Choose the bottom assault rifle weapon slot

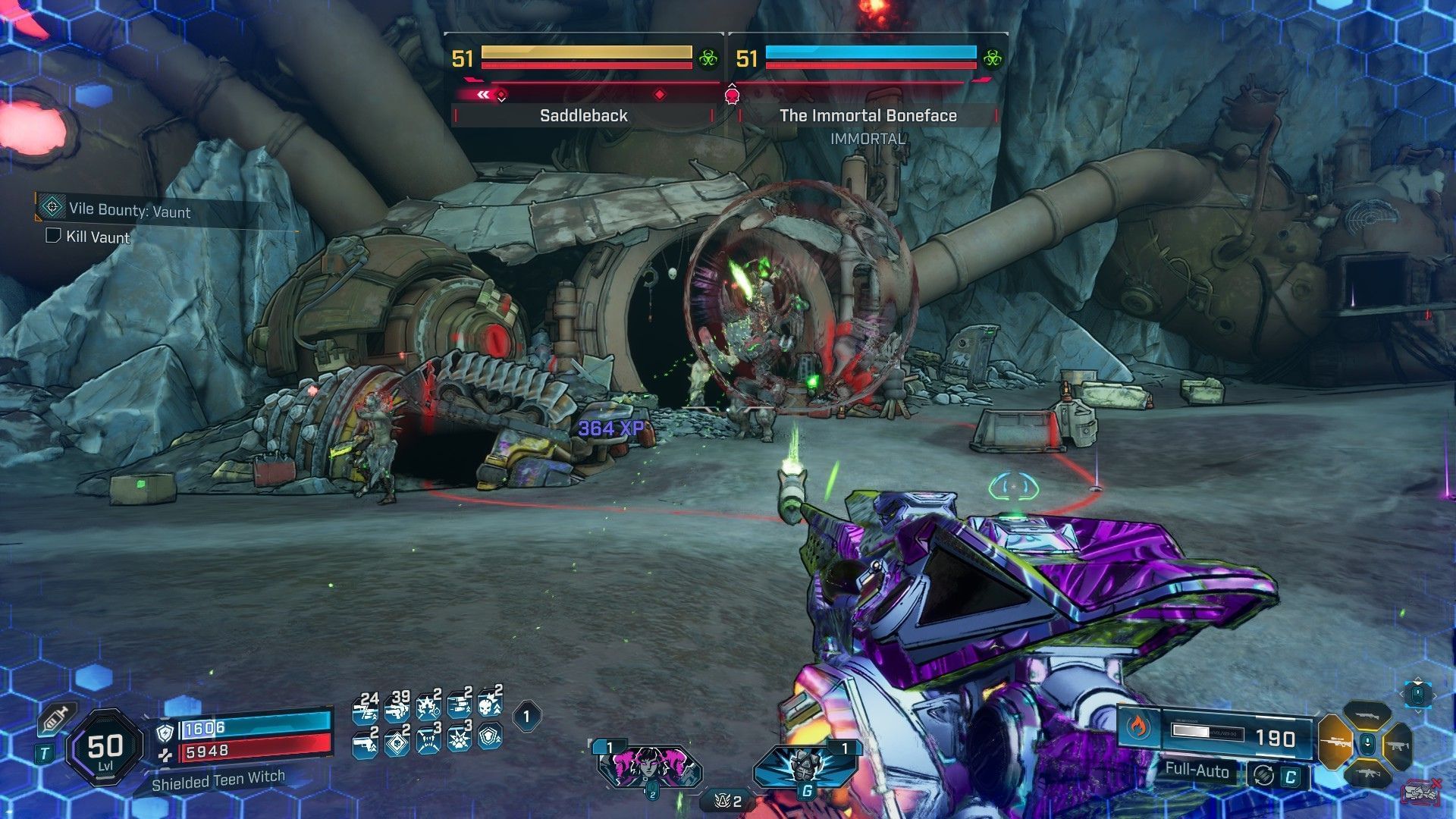pos(1367,772)
